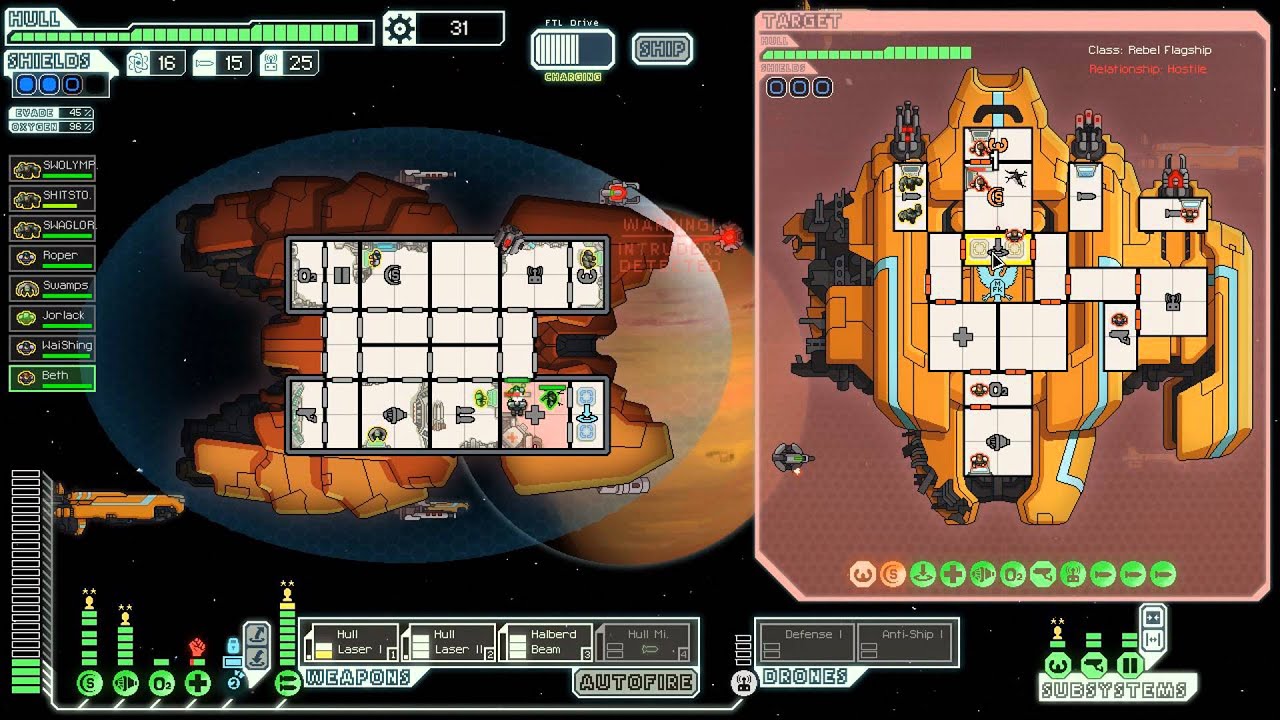
Task: Click the medbay cross system icon
Action: pos(198,684)
